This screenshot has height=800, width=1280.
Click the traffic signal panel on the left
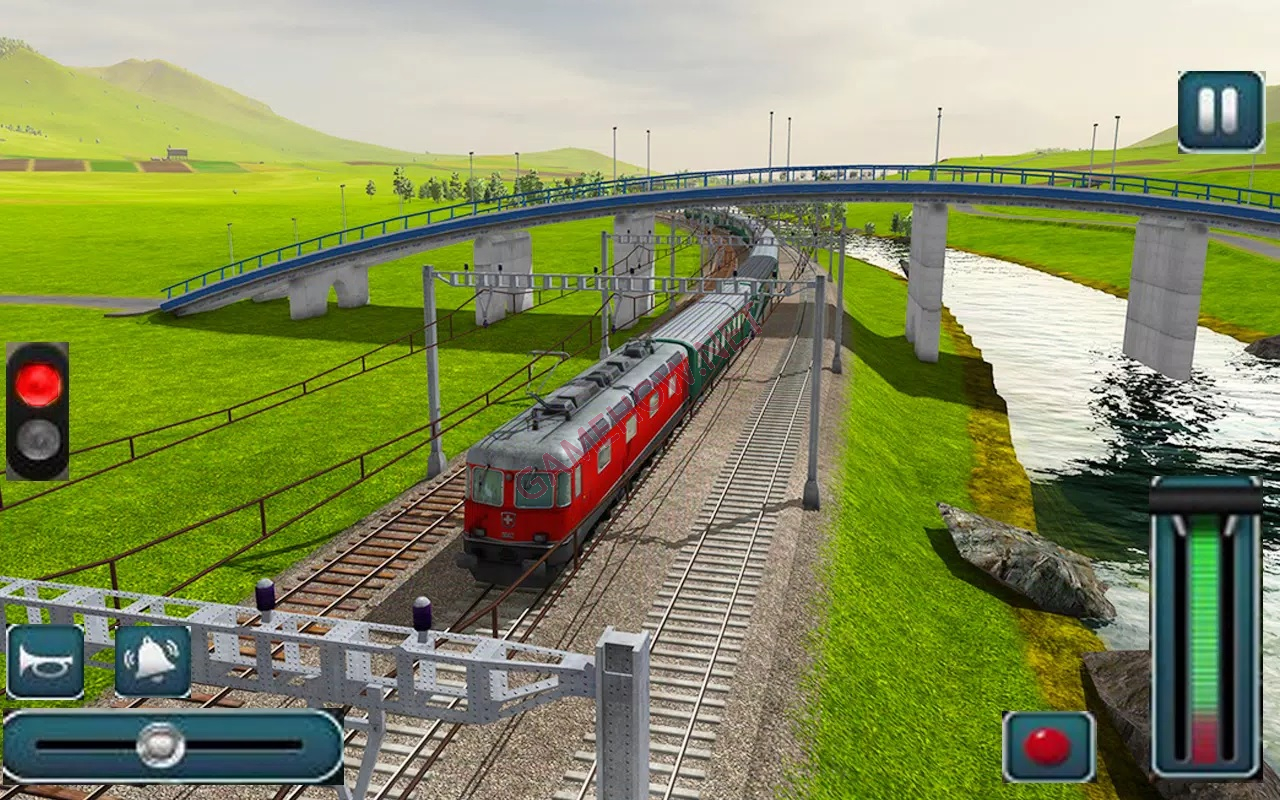coord(38,415)
